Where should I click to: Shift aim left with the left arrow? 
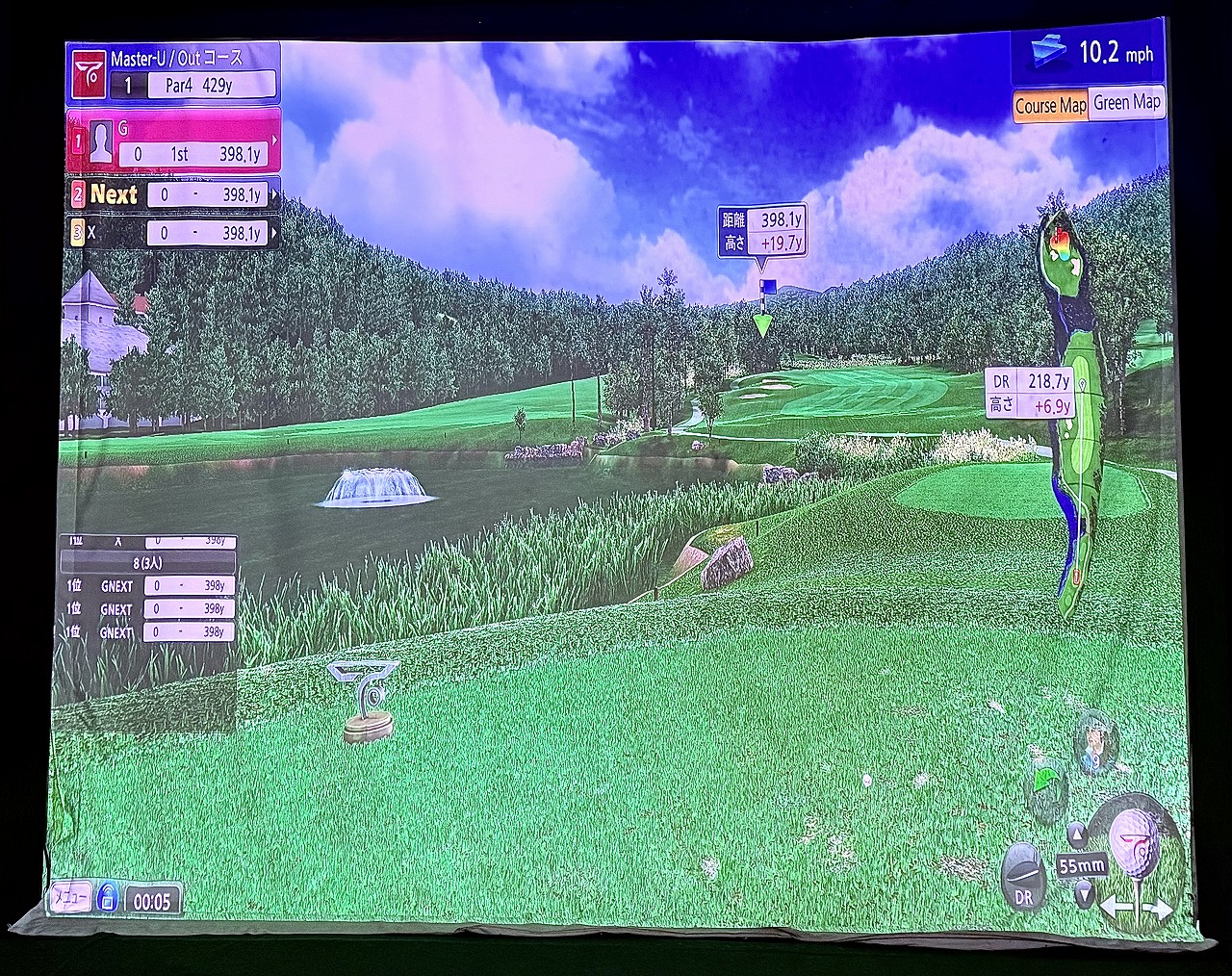pyautogui.click(x=1112, y=907)
